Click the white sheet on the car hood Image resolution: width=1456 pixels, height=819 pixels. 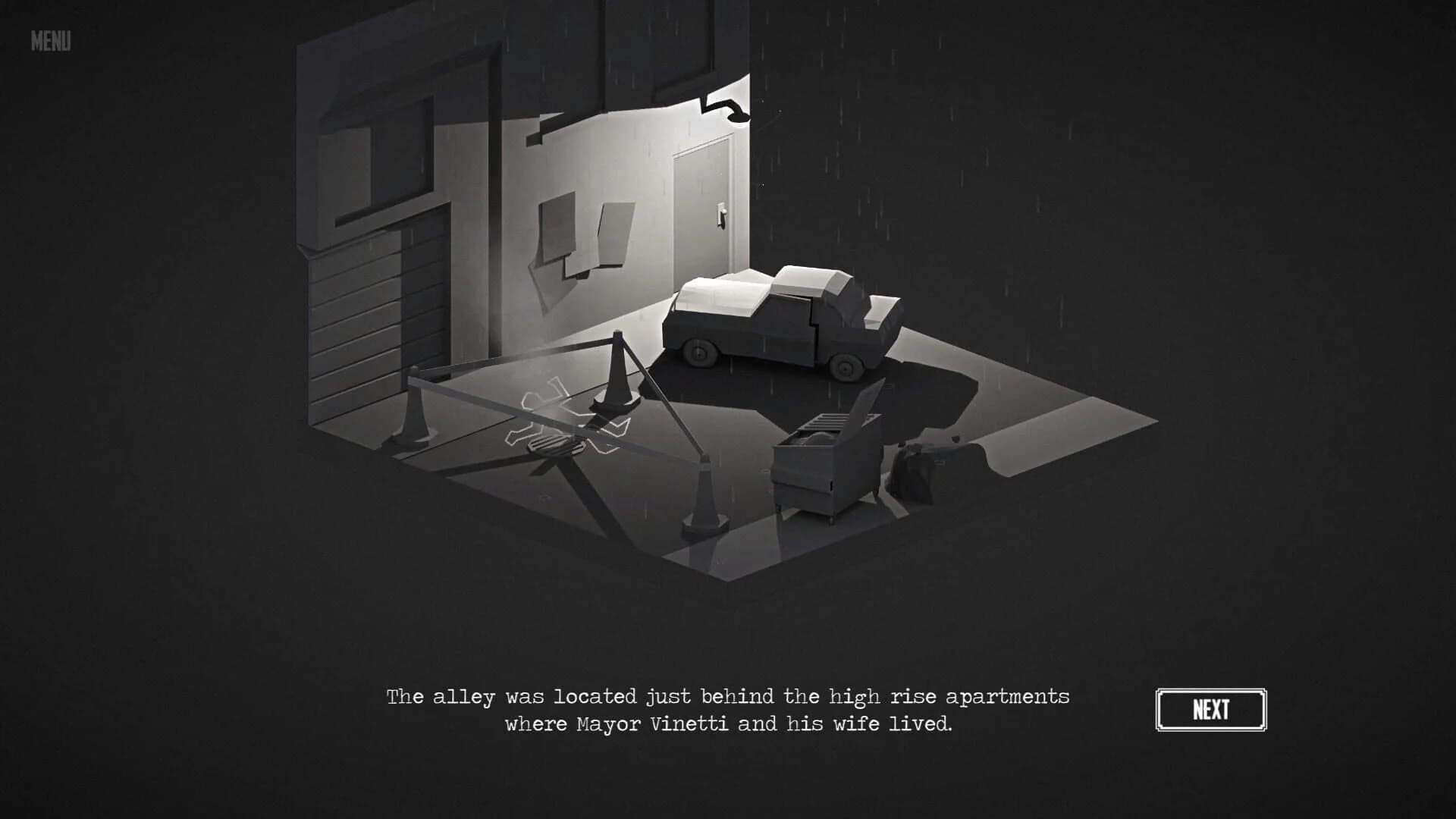(720, 292)
